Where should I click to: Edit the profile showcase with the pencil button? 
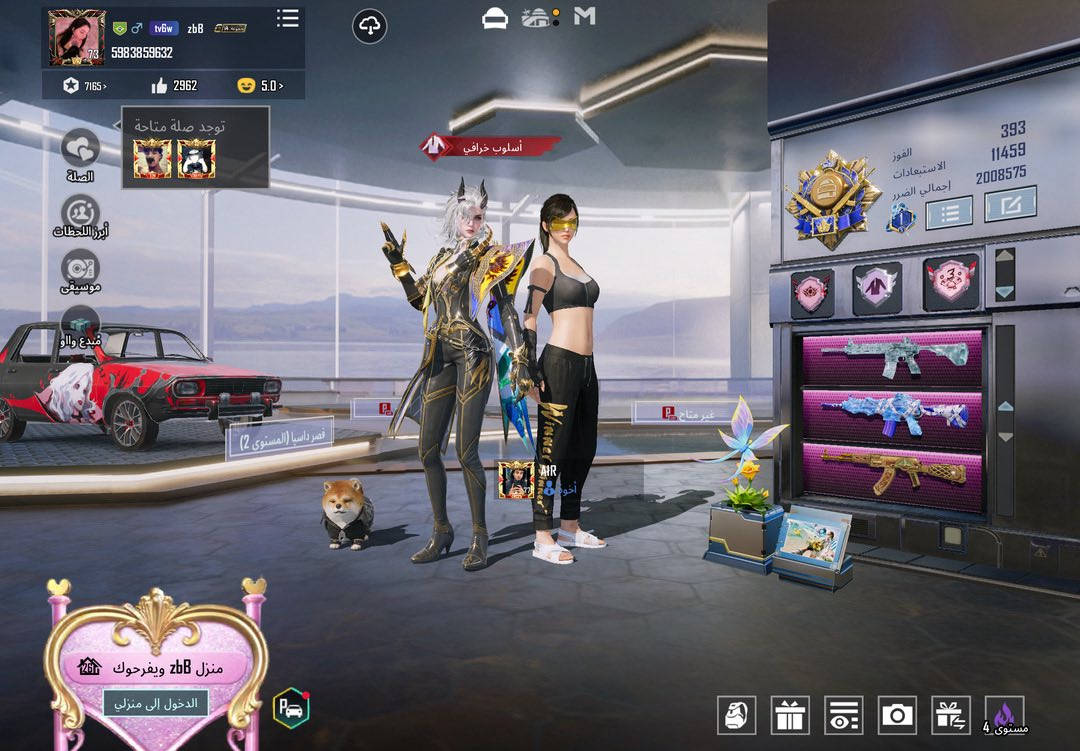(1010, 205)
